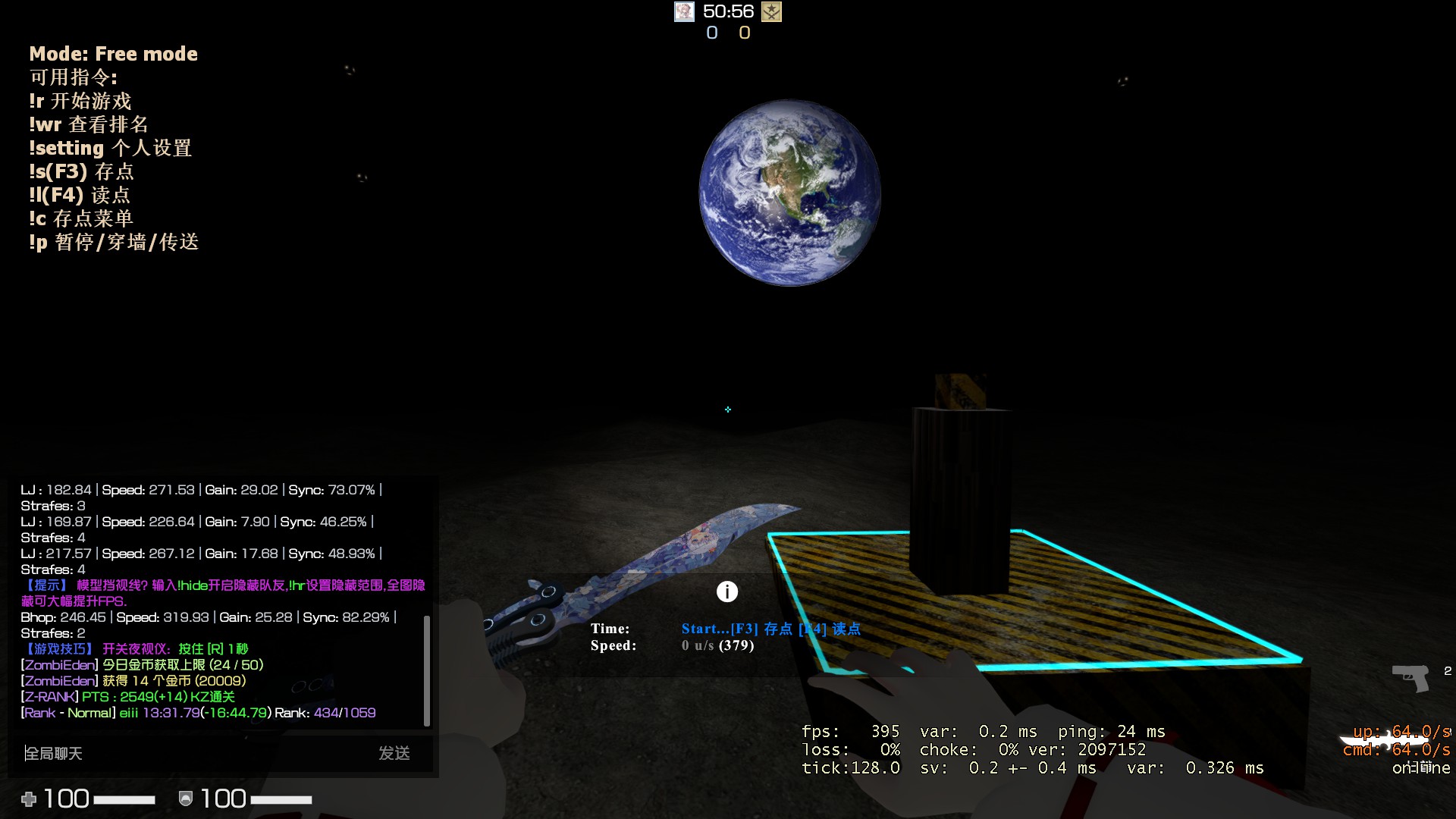
Task: Send the chat message with 发送
Action: (x=394, y=753)
